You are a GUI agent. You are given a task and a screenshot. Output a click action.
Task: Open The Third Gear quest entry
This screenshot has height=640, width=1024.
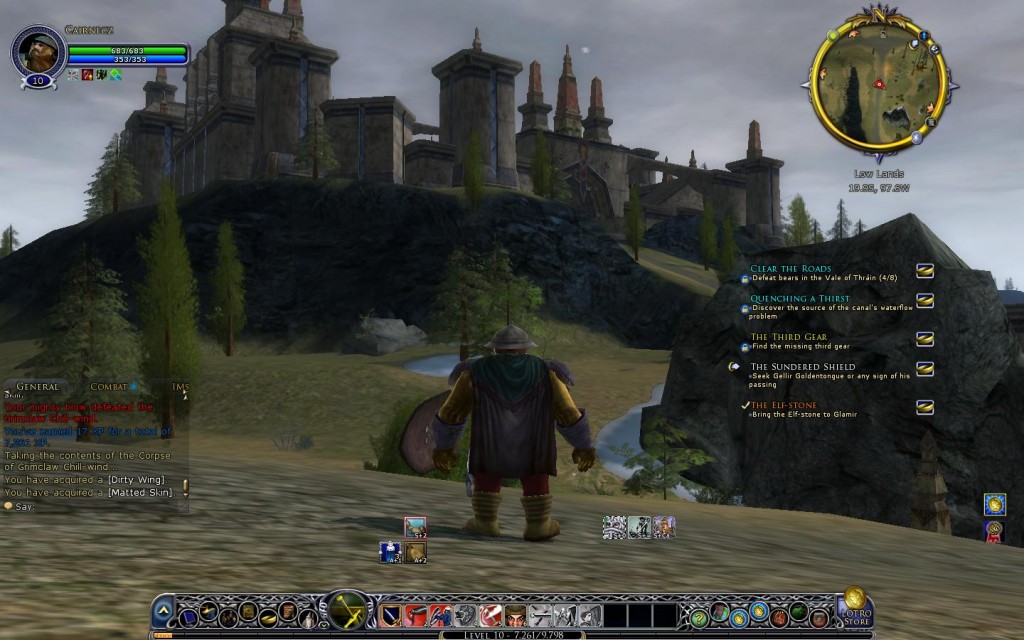coord(788,337)
